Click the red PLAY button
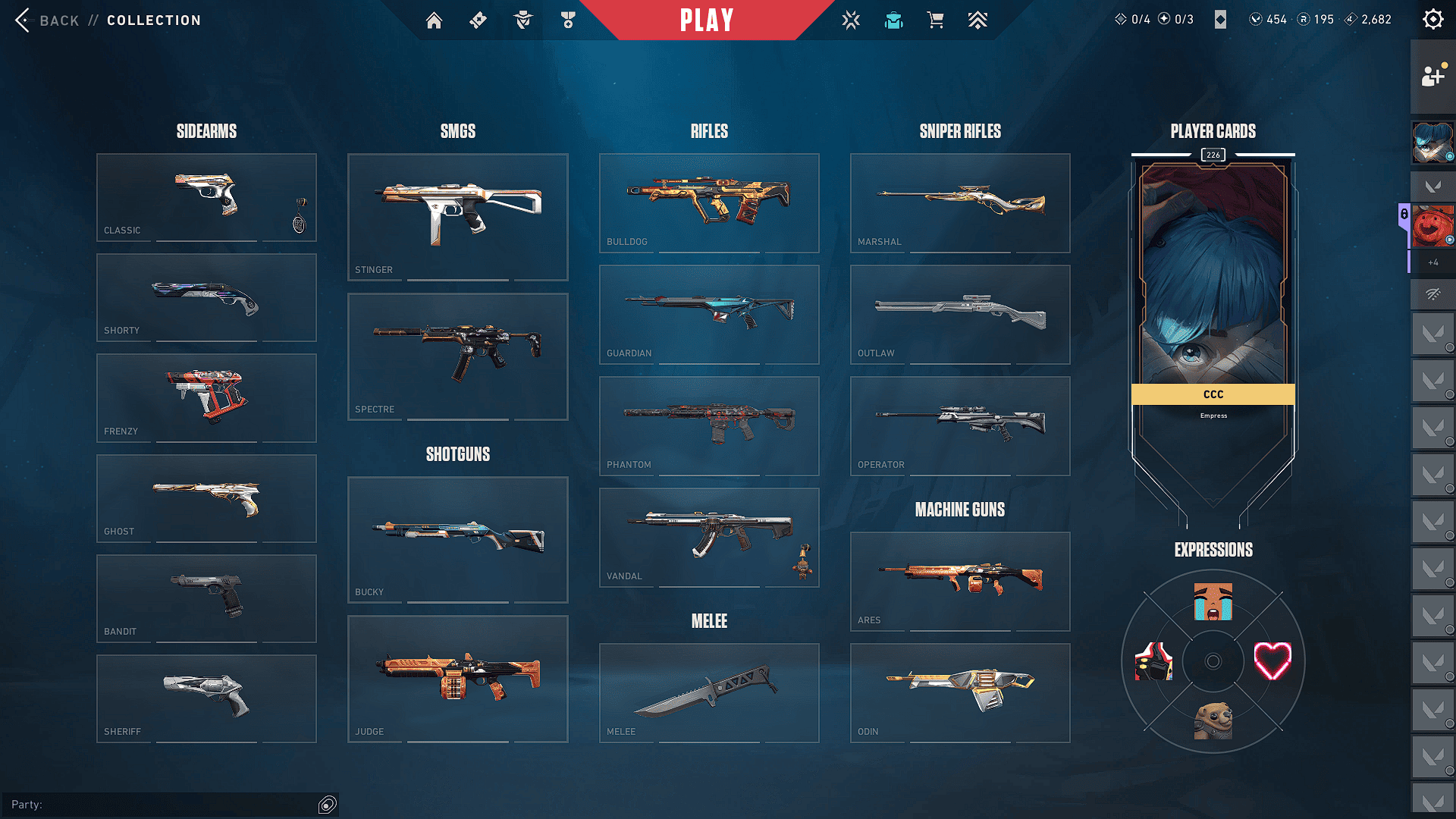The image size is (1456, 819). click(706, 20)
